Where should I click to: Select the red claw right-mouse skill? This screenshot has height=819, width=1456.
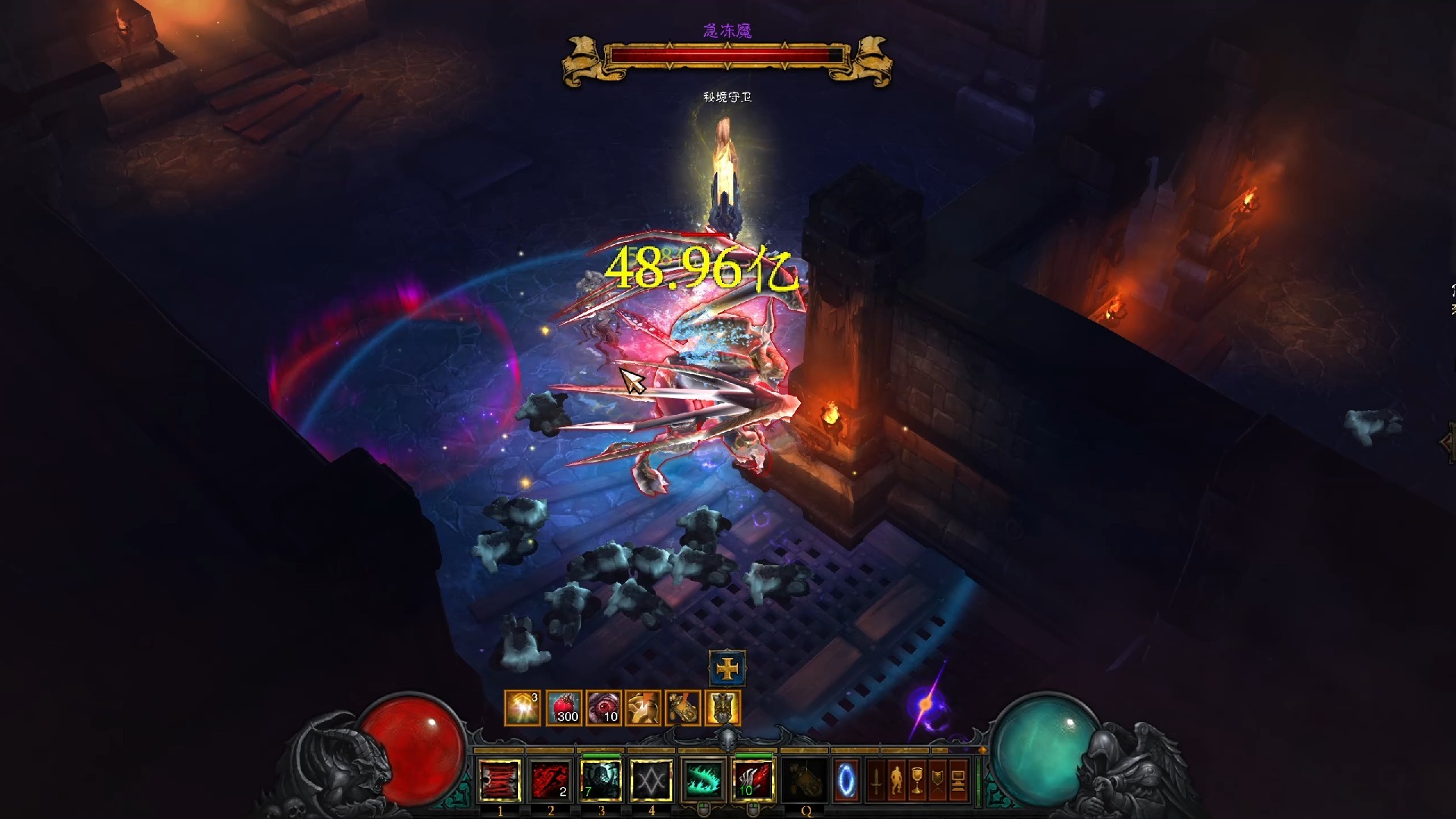click(x=753, y=780)
